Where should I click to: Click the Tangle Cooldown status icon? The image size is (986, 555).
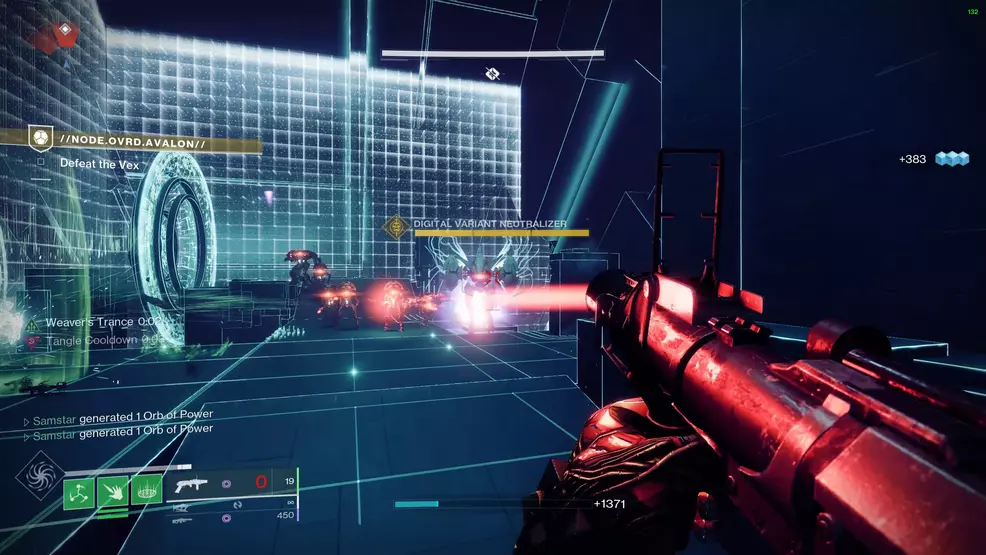(34, 341)
